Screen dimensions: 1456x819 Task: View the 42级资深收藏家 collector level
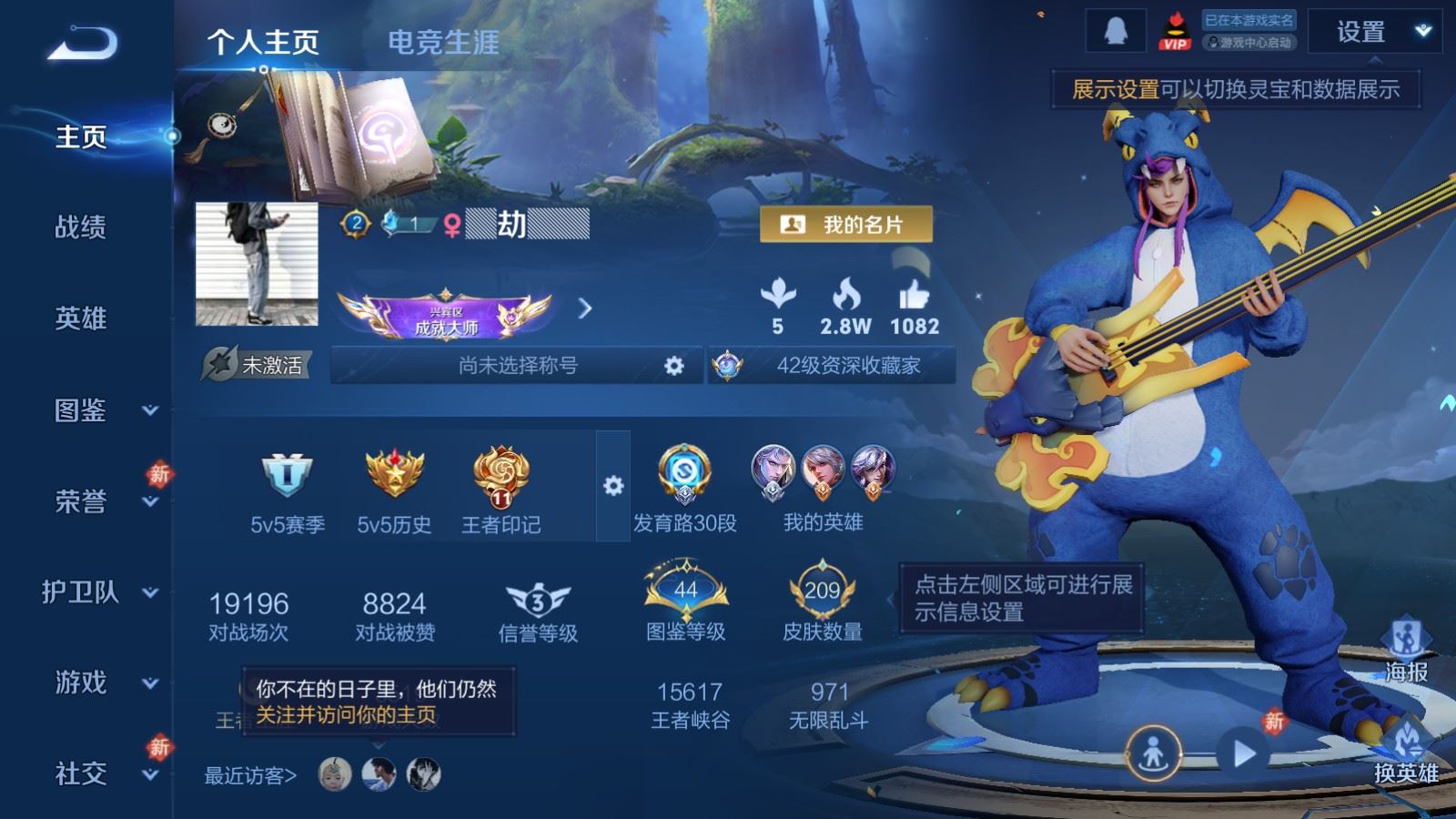click(832, 366)
